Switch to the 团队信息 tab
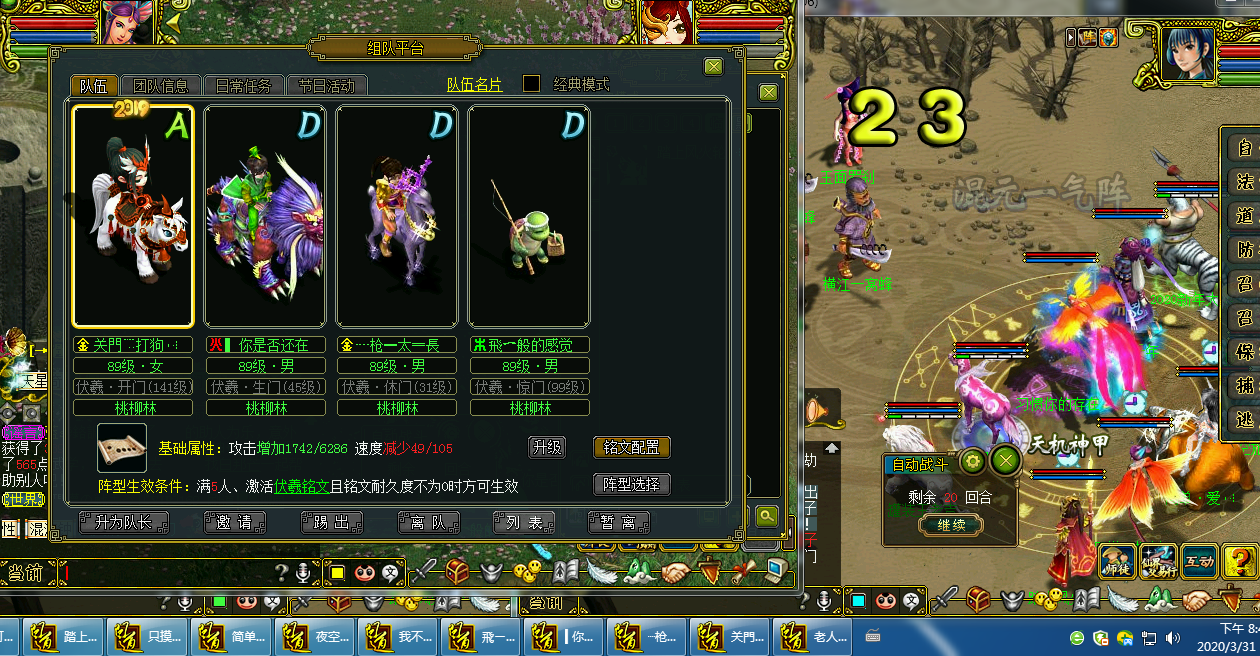Viewport: 1260px width, 656px height. coord(160,86)
